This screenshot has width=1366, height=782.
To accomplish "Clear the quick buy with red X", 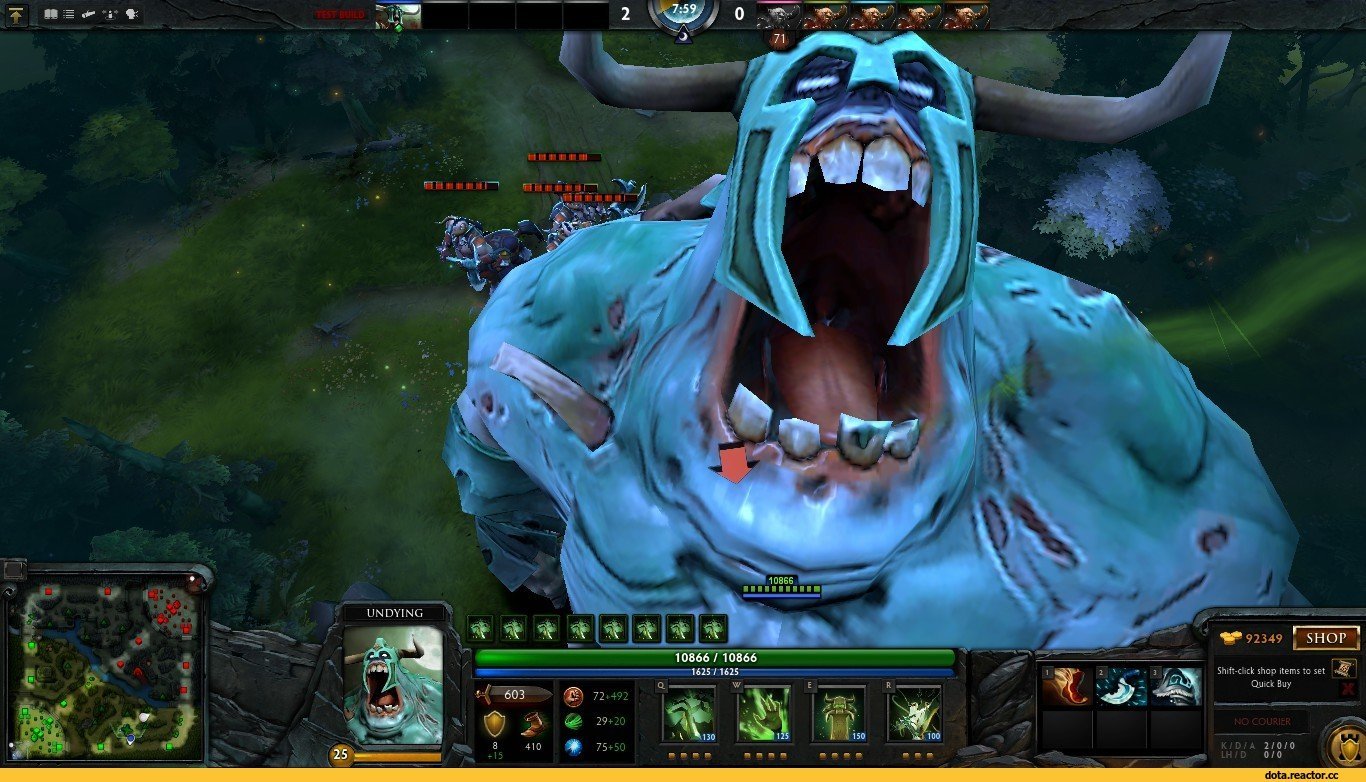I will [1347, 689].
